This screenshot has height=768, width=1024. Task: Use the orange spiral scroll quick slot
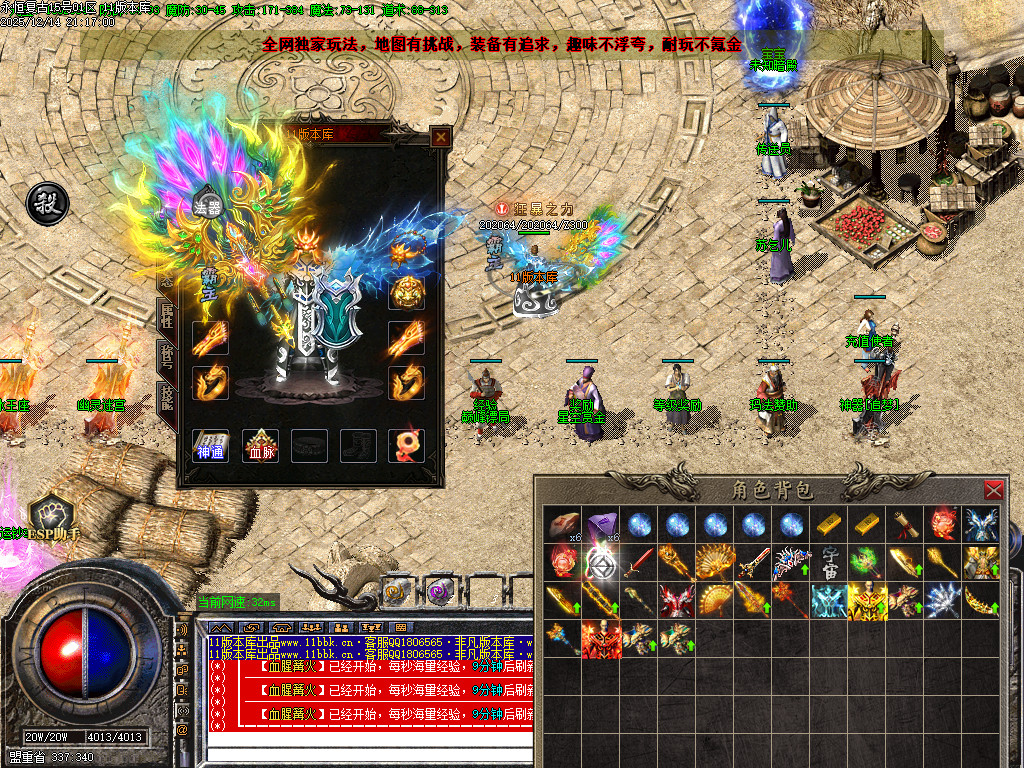396,592
